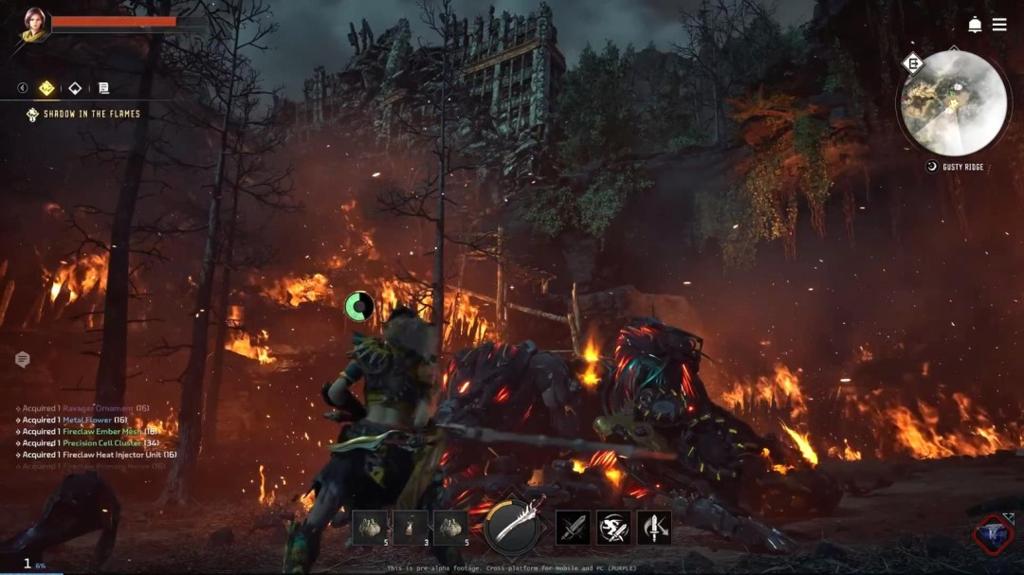Use the potion flask slot with 3
Viewport: 1024px width, 575px height.
[x=410, y=527]
